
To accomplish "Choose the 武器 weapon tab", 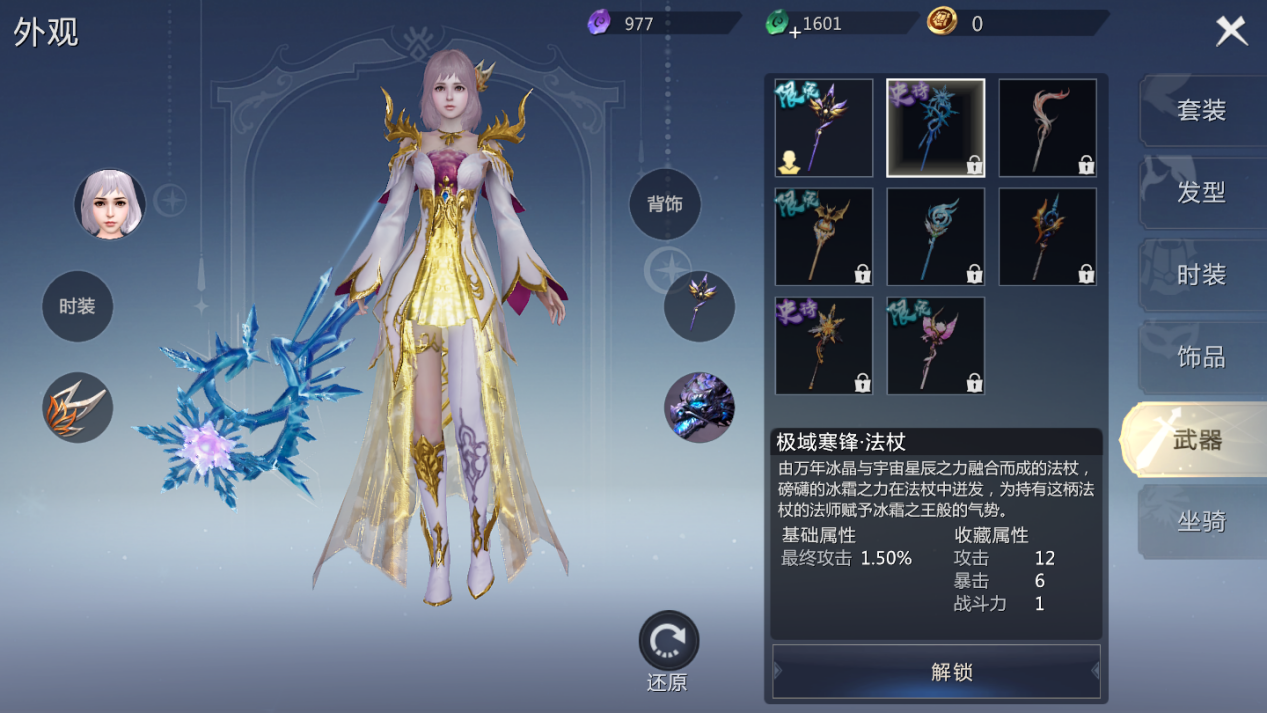I will coord(1197,440).
